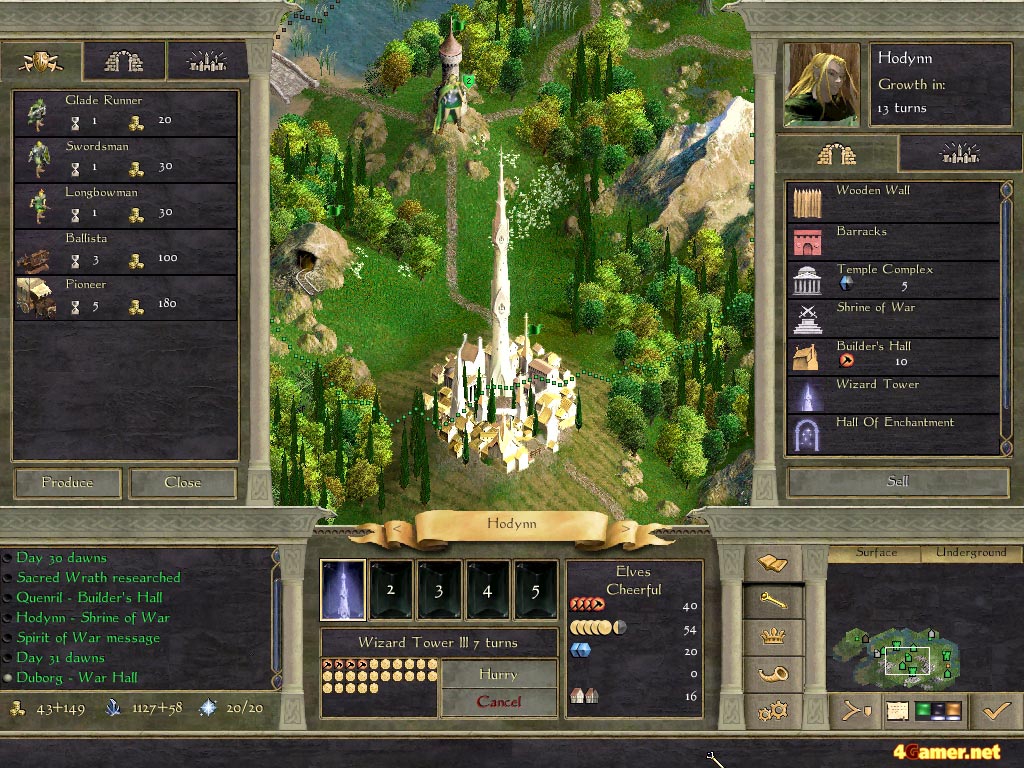This screenshot has height=768, width=1024.
Task: Switch minimap to Underground view
Action: click(x=971, y=552)
